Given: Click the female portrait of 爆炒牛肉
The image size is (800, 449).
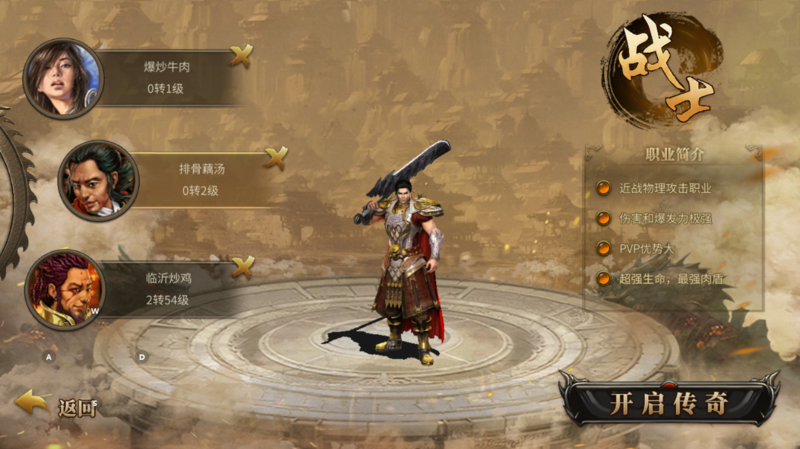Looking at the screenshot, I should coord(61,77).
